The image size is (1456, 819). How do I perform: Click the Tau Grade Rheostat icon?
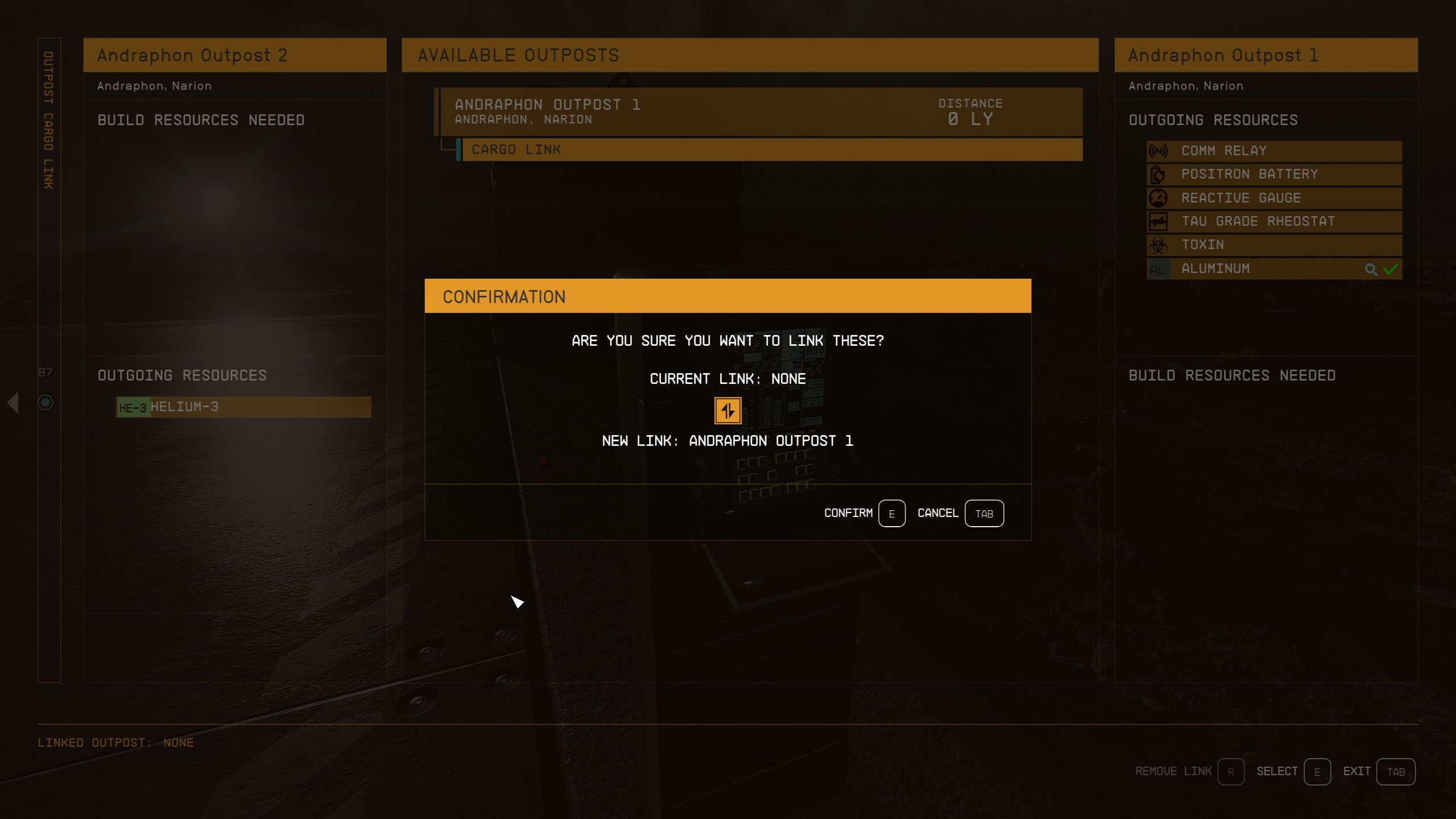1157,221
